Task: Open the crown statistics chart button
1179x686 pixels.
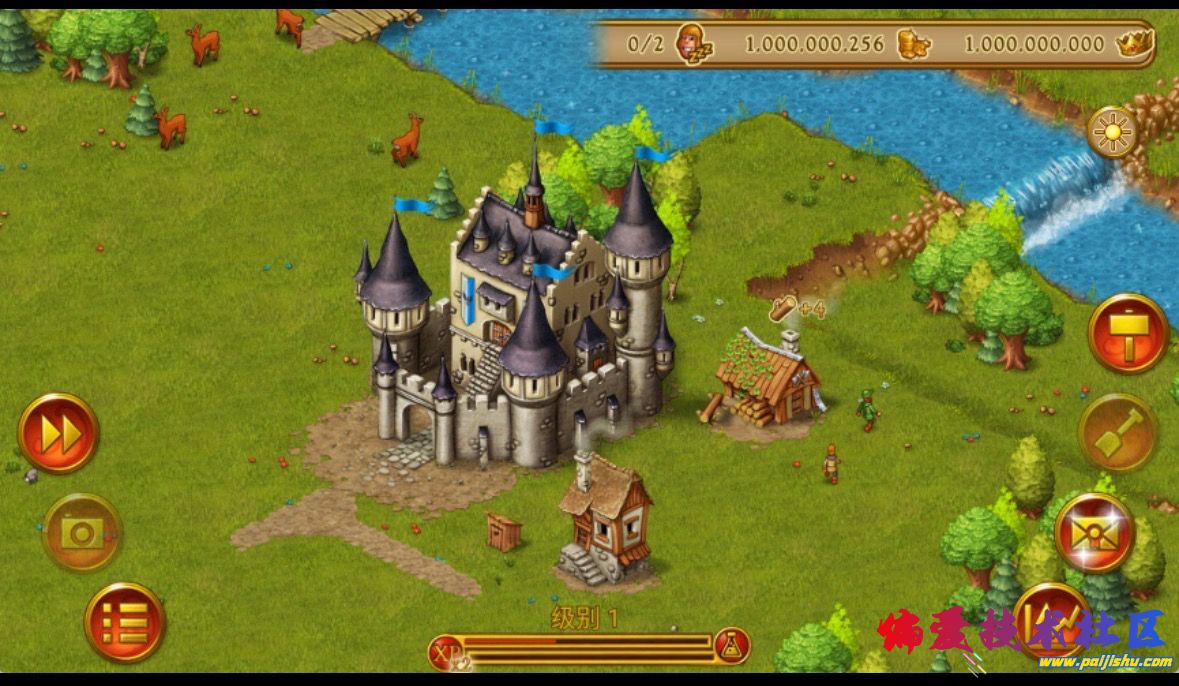Action: 1052,618
